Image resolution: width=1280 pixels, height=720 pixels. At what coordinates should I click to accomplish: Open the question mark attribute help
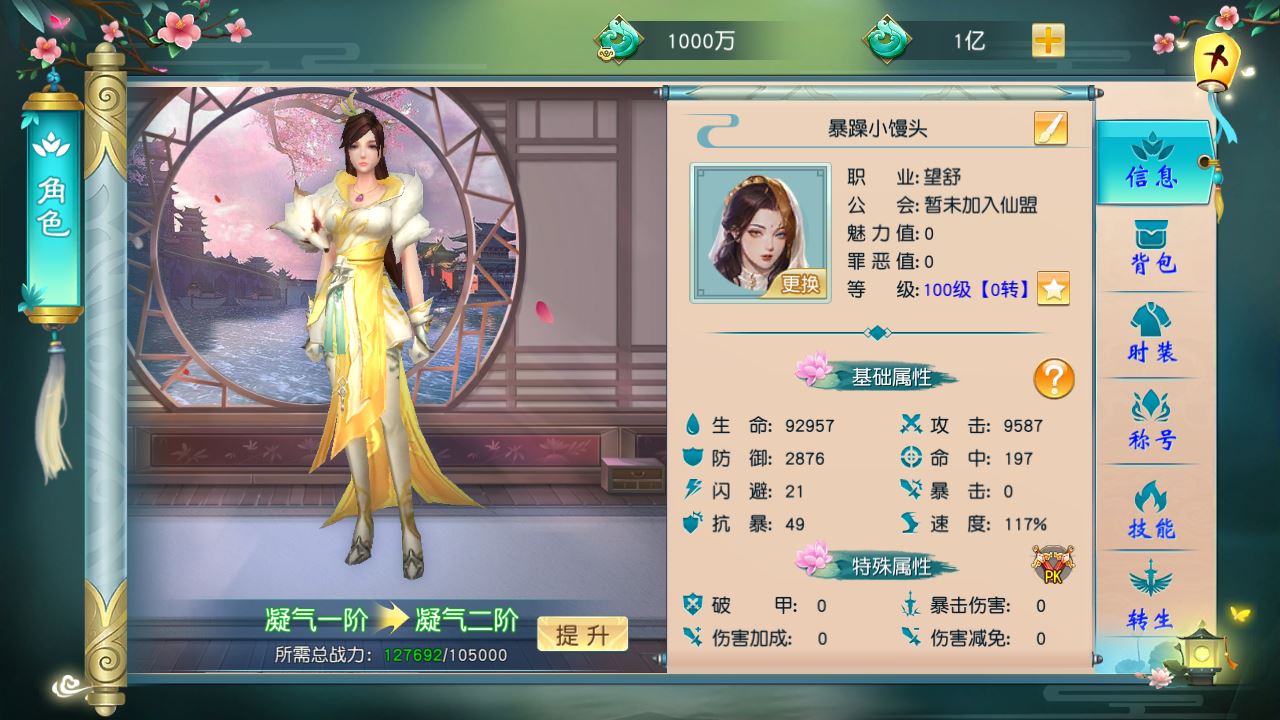(1053, 379)
